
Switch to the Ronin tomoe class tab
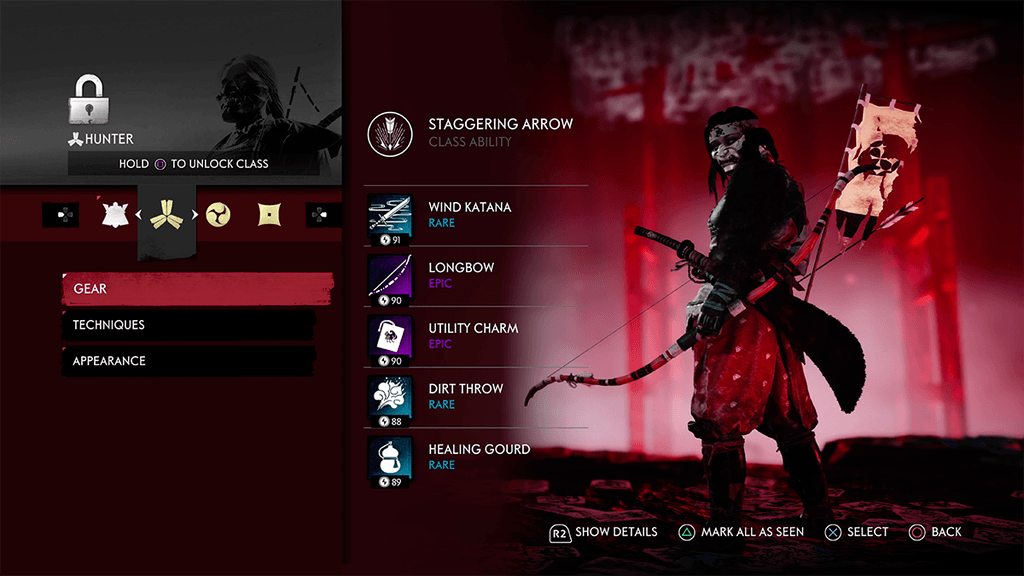coord(217,214)
